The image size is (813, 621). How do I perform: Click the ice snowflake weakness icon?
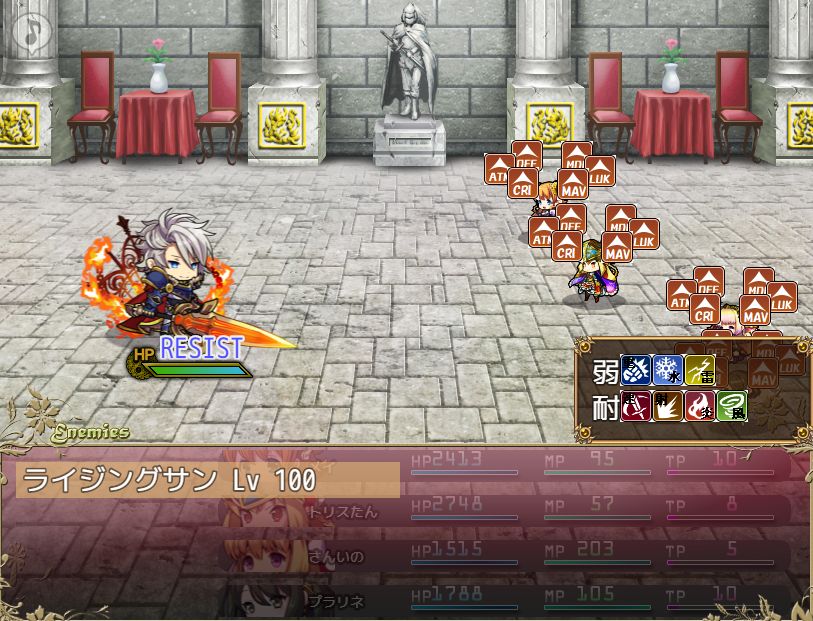[x=668, y=371]
